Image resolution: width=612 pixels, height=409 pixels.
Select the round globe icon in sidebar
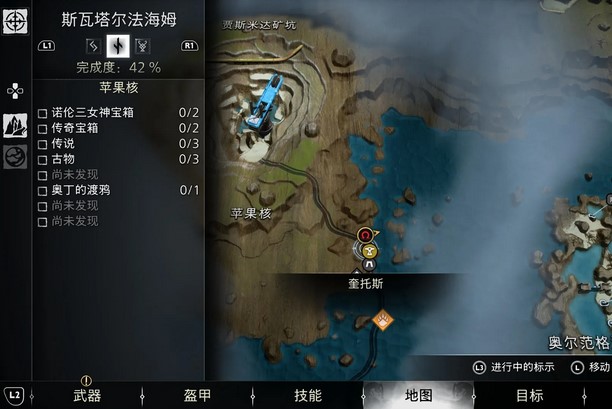[15, 157]
